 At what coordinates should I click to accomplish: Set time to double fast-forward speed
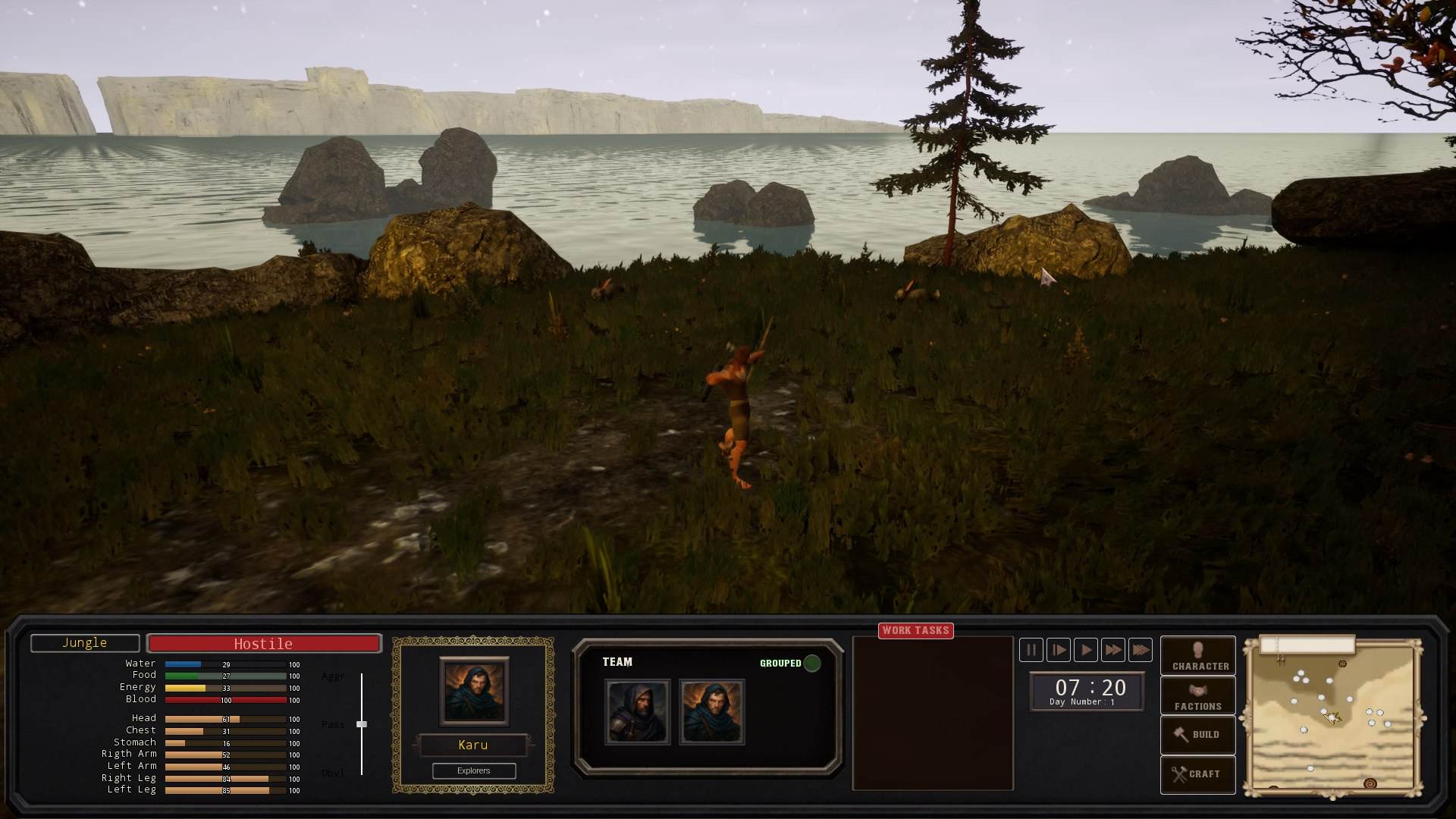[1113, 650]
